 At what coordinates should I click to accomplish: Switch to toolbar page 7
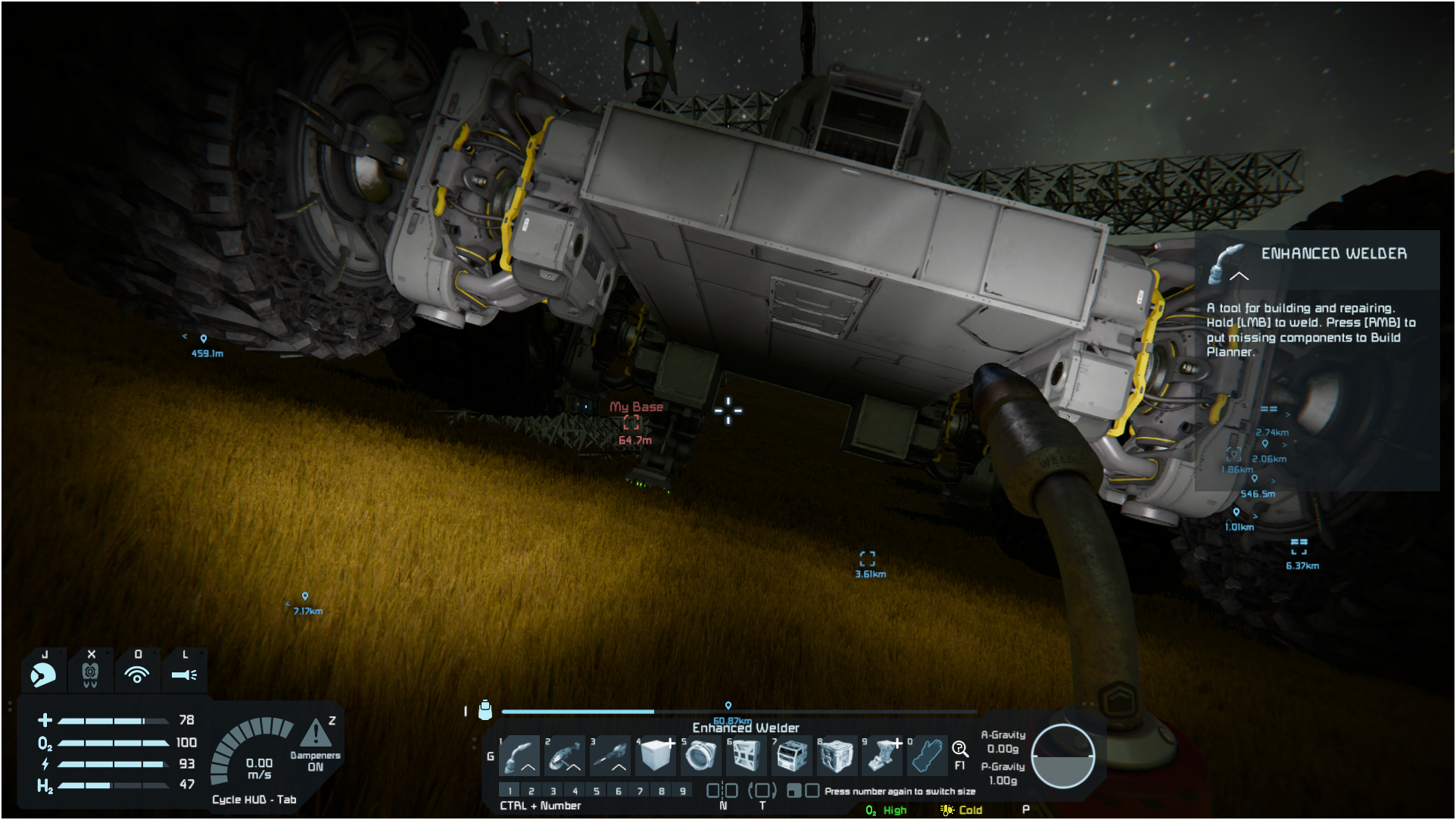point(641,790)
